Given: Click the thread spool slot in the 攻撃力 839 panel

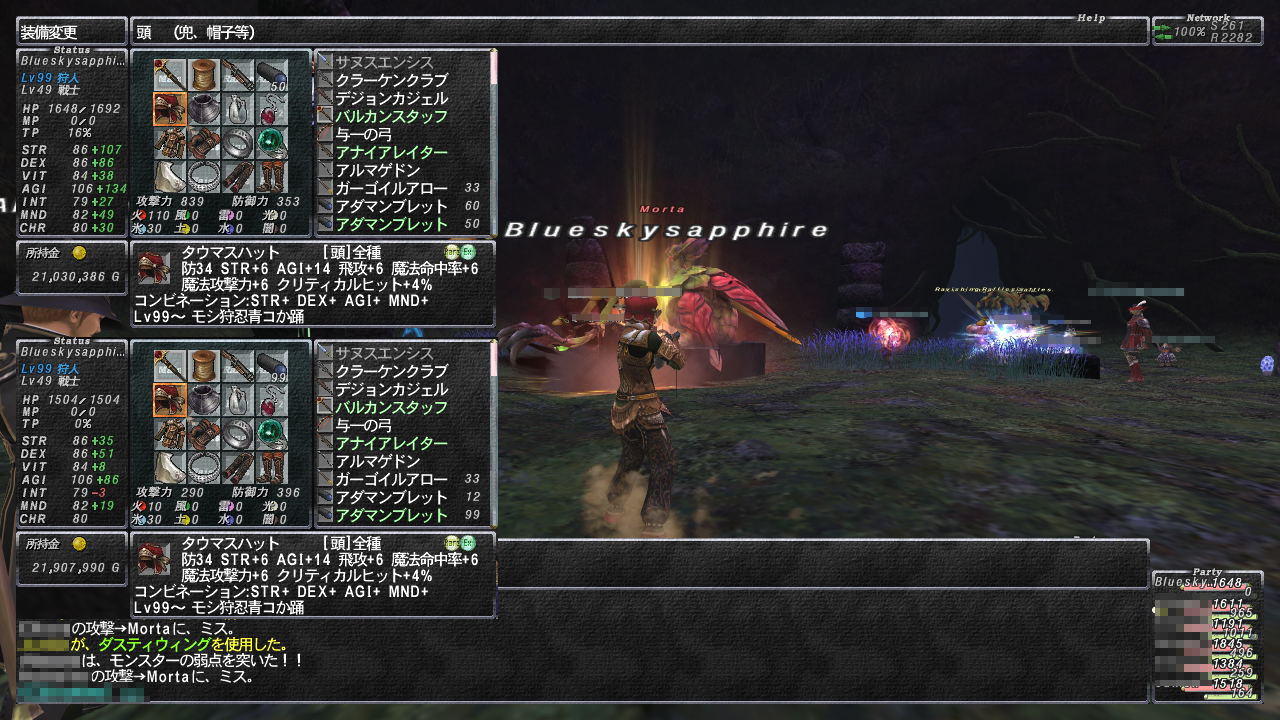Looking at the screenshot, I should point(204,75).
